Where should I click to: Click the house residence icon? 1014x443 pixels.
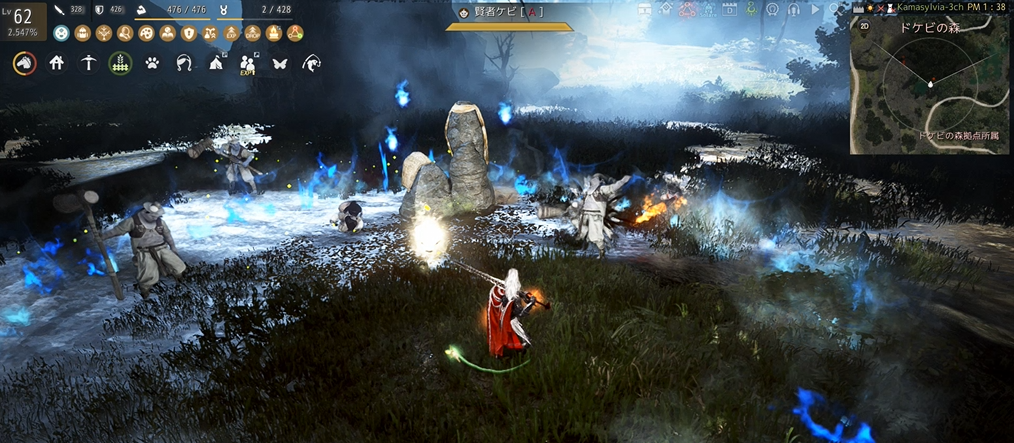tap(57, 63)
